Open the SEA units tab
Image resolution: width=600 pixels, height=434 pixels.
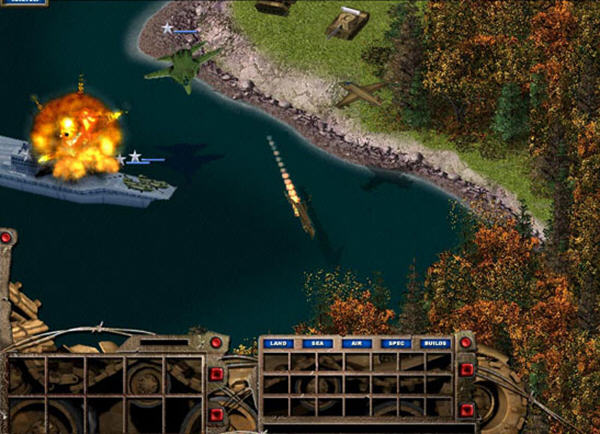click(x=317, y=343)
